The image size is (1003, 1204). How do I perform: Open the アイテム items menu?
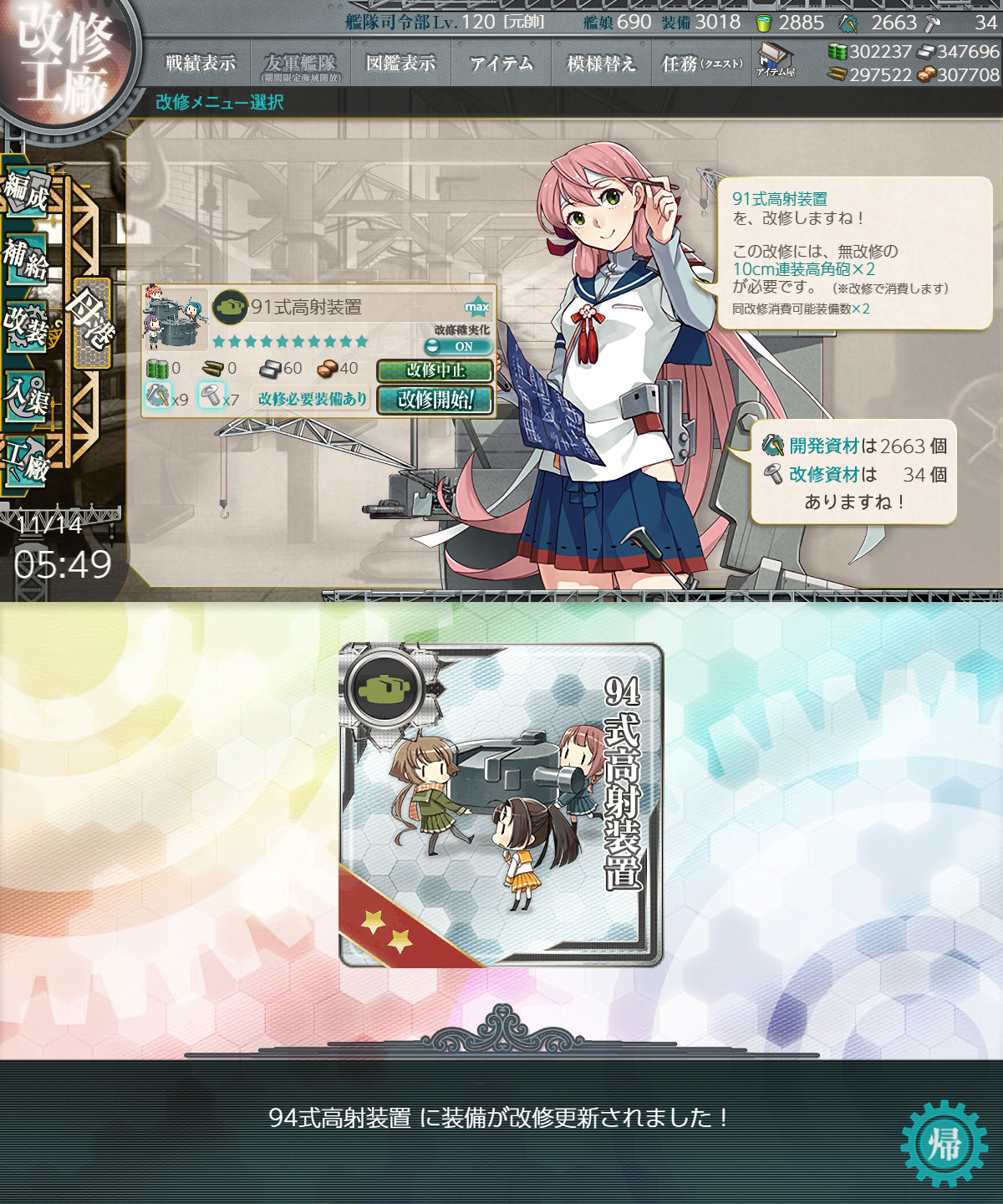point(501,64)
